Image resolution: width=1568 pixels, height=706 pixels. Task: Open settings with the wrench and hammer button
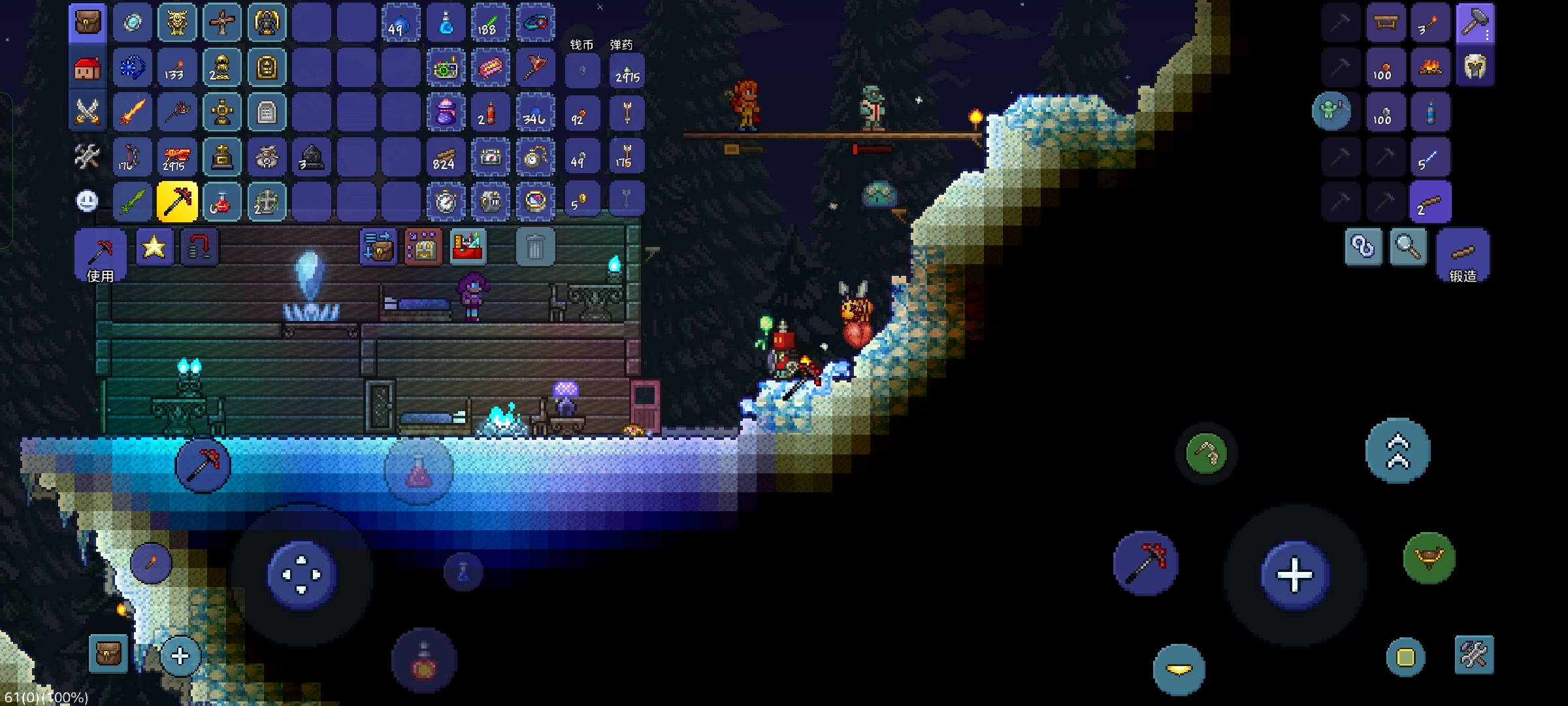[1474, 654]
